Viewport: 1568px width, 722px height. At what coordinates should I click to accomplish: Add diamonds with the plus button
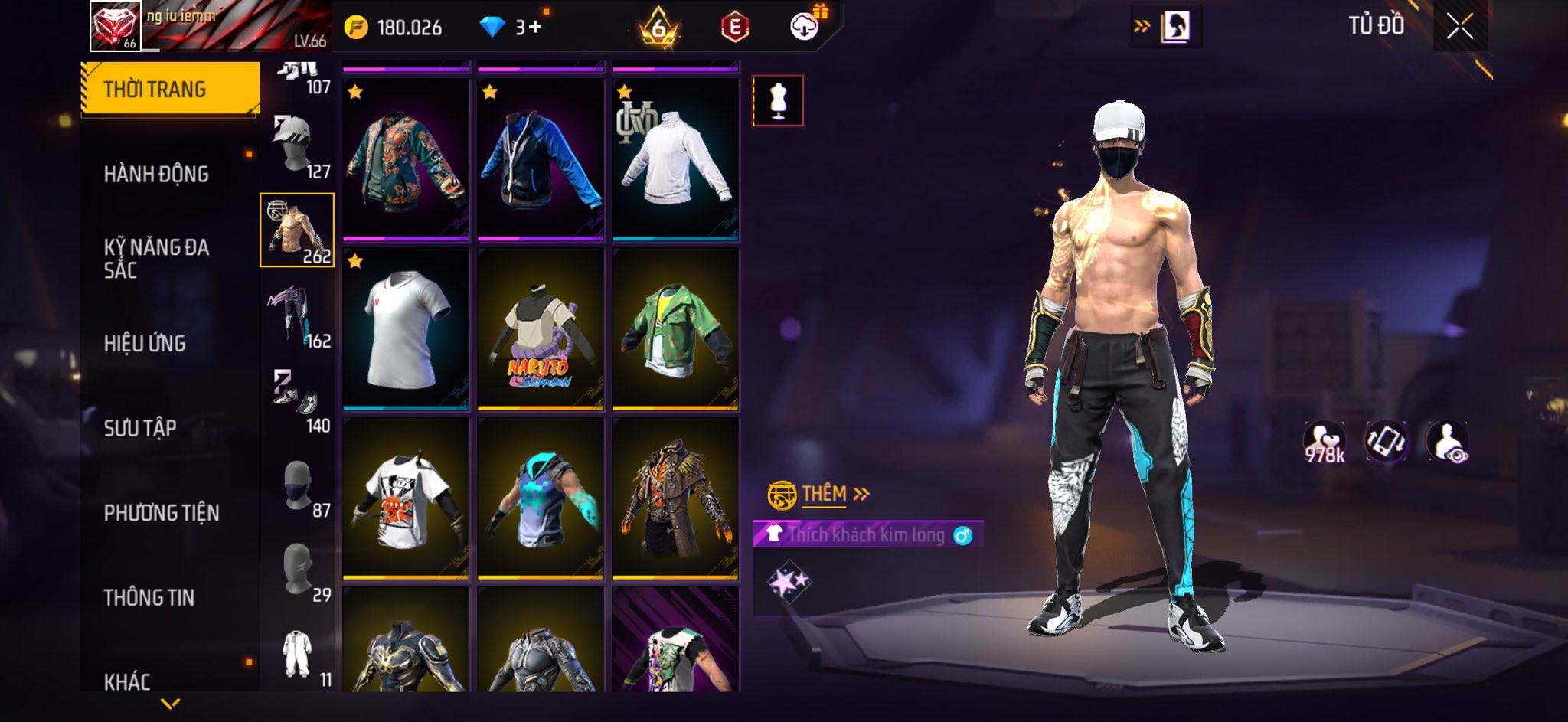[x=534, y=27]
